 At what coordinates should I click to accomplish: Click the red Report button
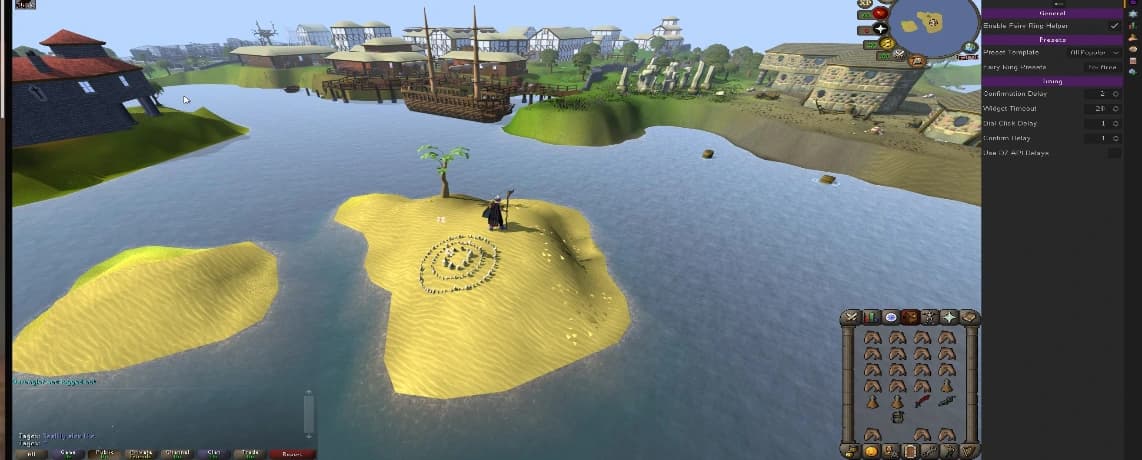click(x=291, y=453)
